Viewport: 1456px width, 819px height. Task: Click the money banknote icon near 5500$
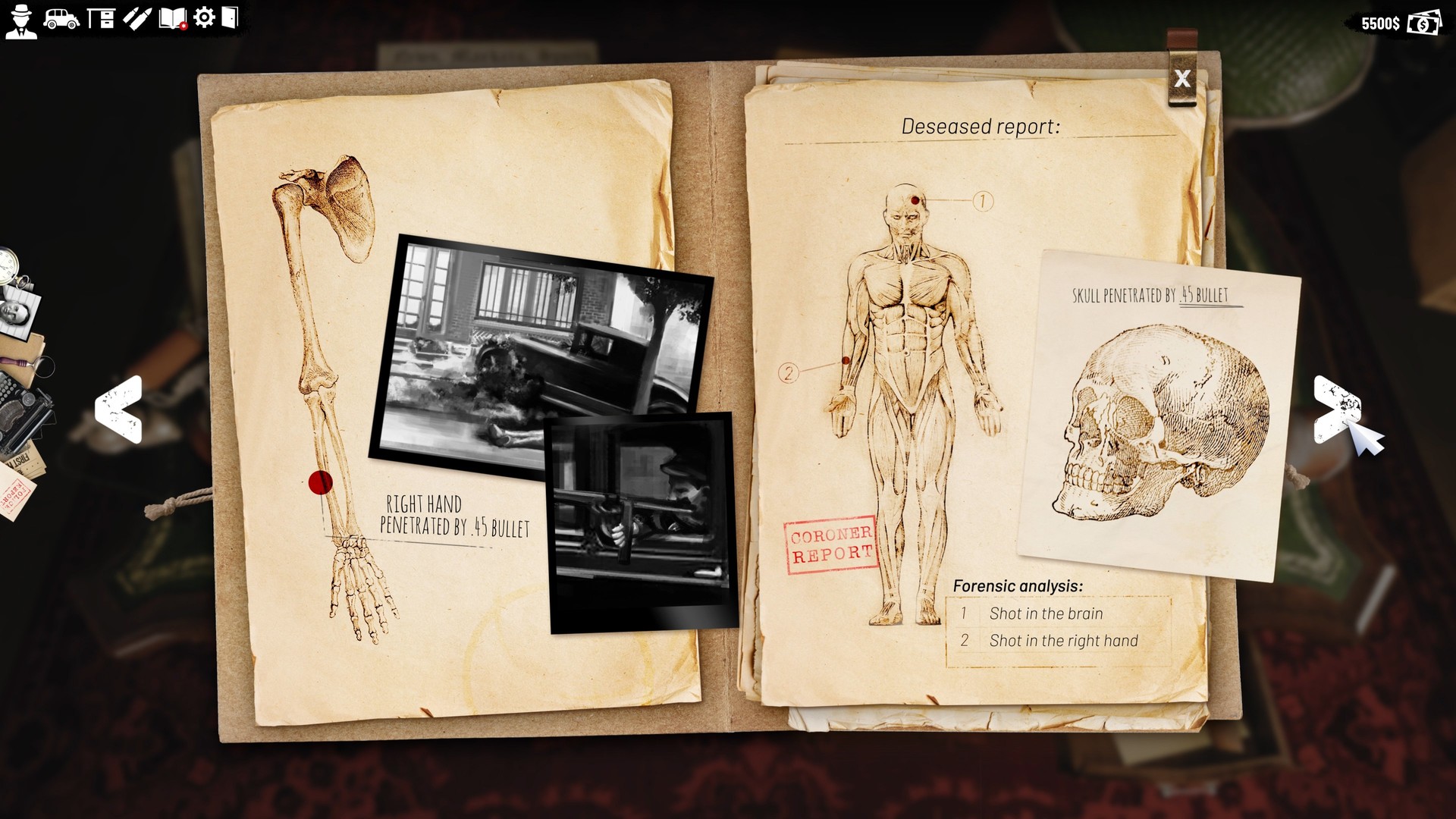pyautogui.click(x=1422, y=24)
